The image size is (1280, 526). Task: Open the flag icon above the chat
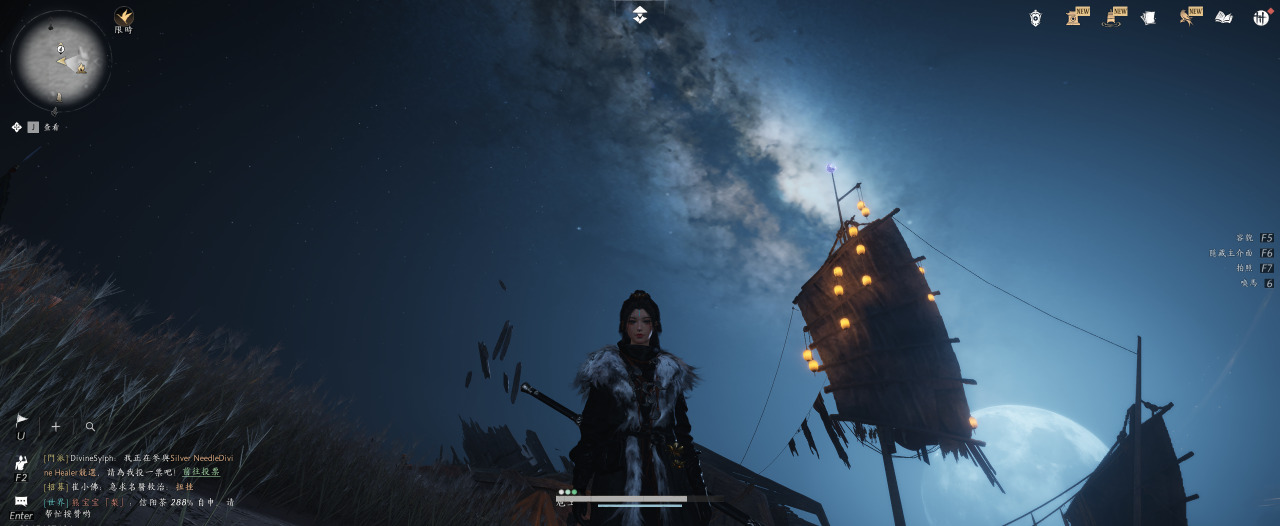[x=21, y=422]
